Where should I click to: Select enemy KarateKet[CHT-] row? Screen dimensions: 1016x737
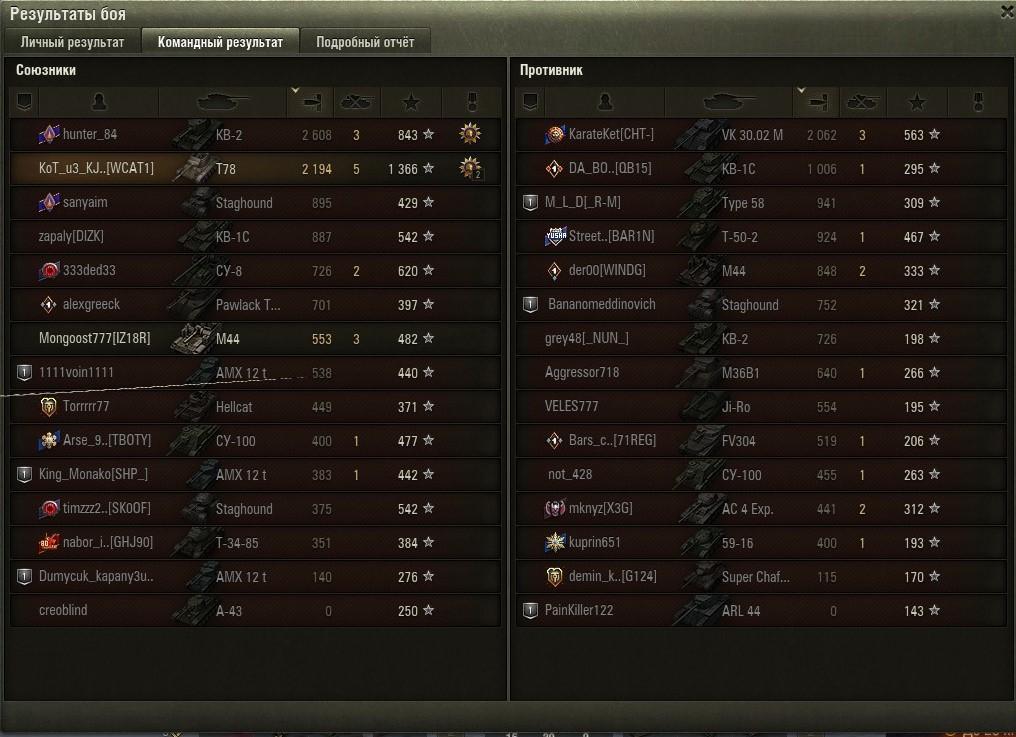(x=611, y=135)
